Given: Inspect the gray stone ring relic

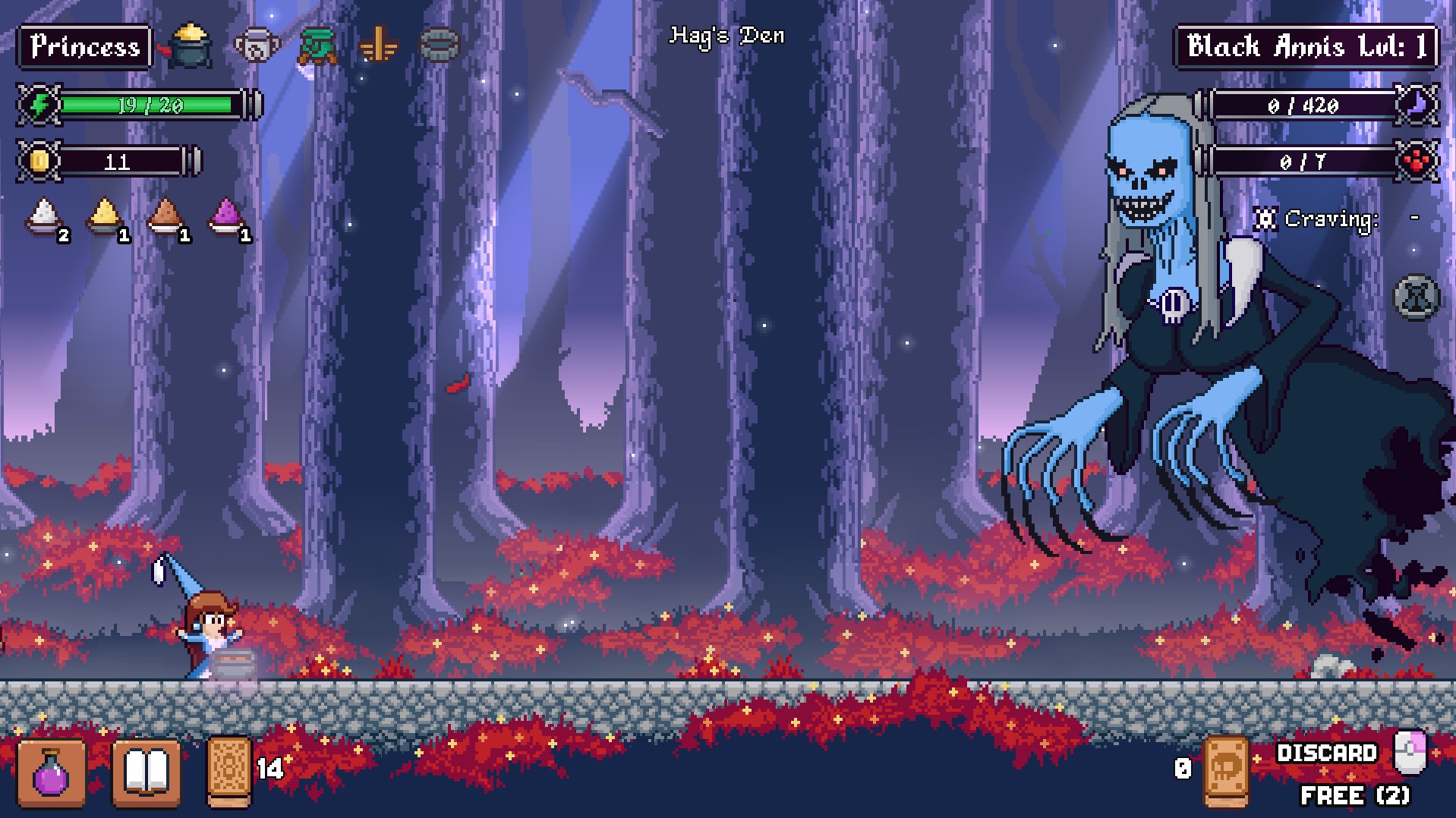Looking at the screenshot, I should pos(440,46).
